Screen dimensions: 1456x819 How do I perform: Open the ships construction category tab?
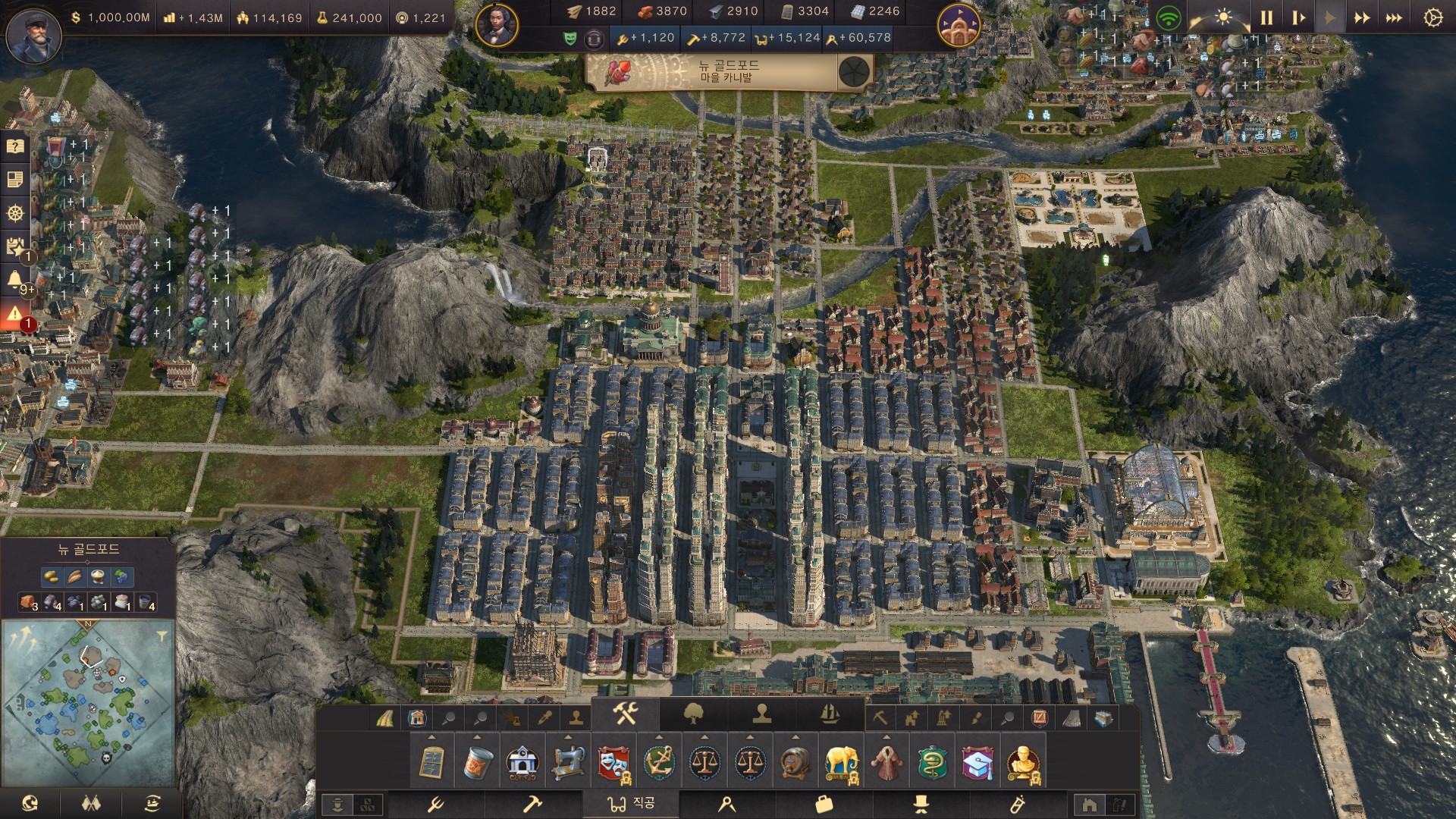click(x=830, y=714)
